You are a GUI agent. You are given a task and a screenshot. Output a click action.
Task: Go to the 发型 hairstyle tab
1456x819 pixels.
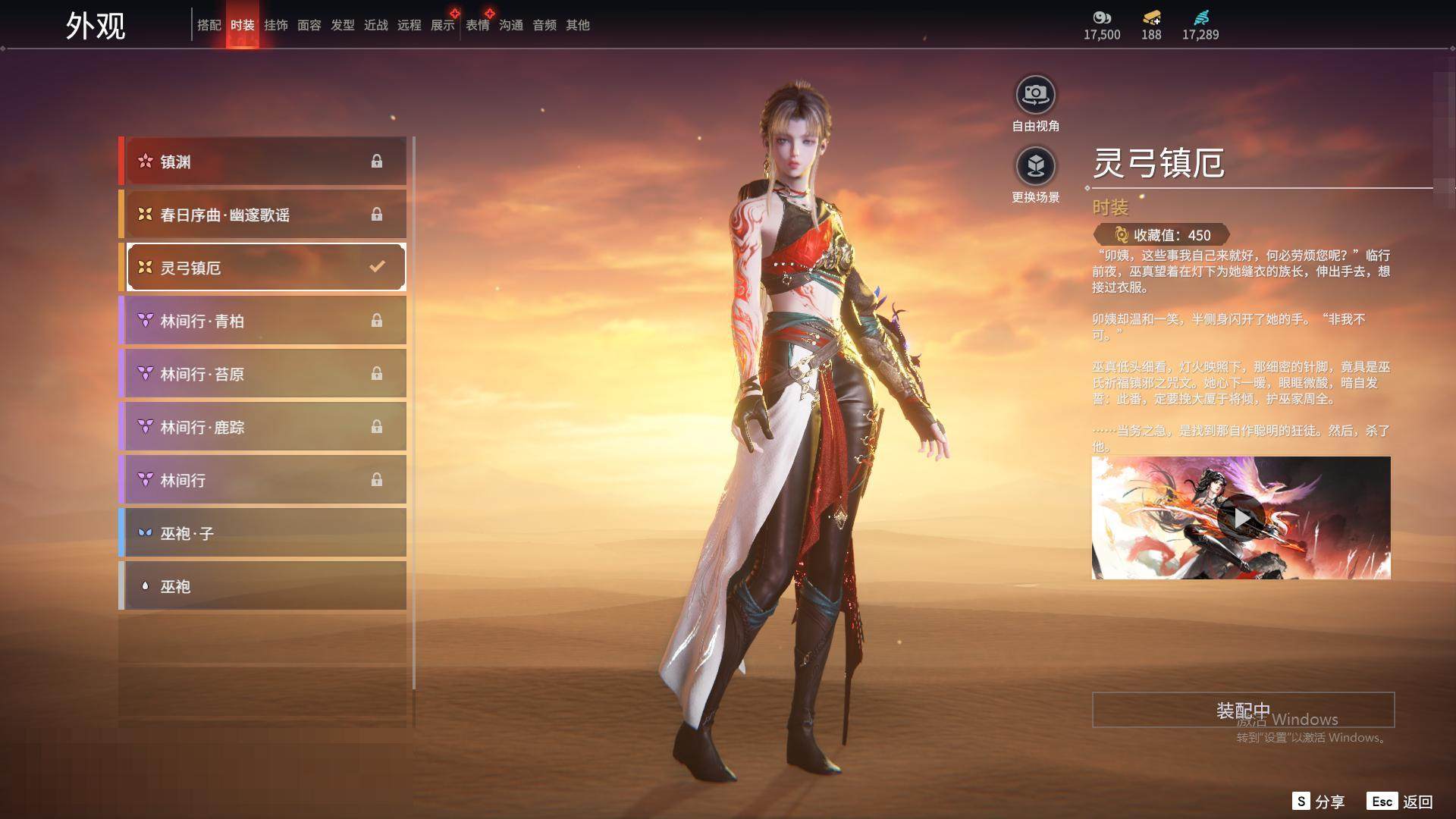coord(342,25)
